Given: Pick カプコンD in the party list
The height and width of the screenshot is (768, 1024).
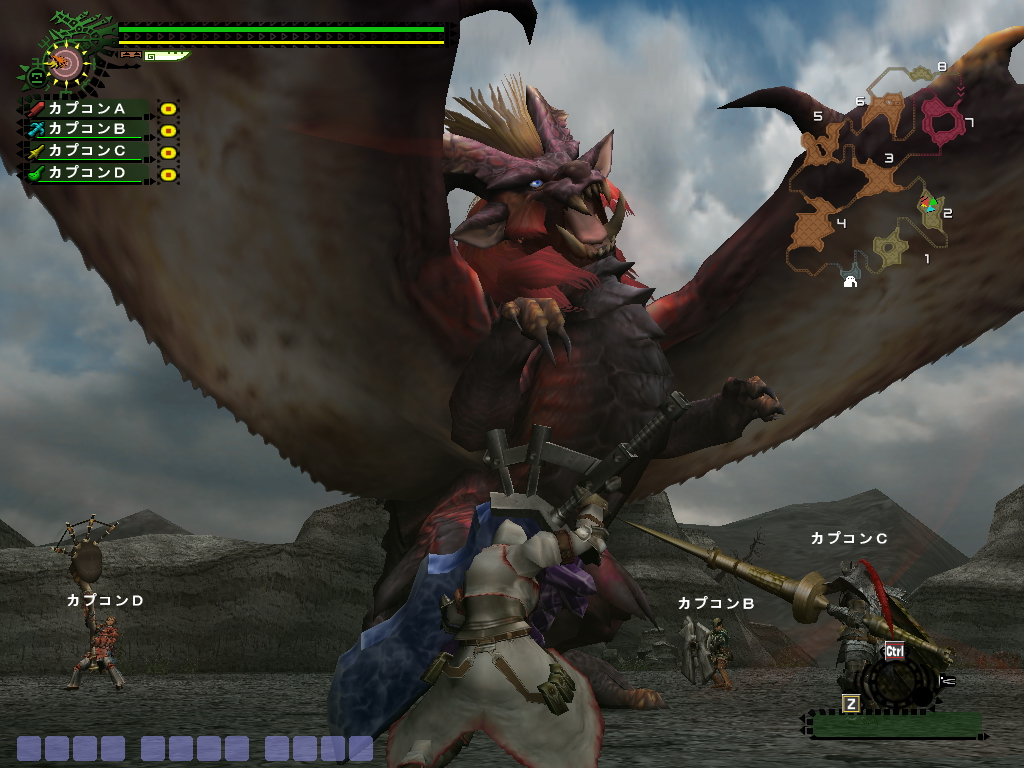Looking at the screenshot, I should [88, 172].
